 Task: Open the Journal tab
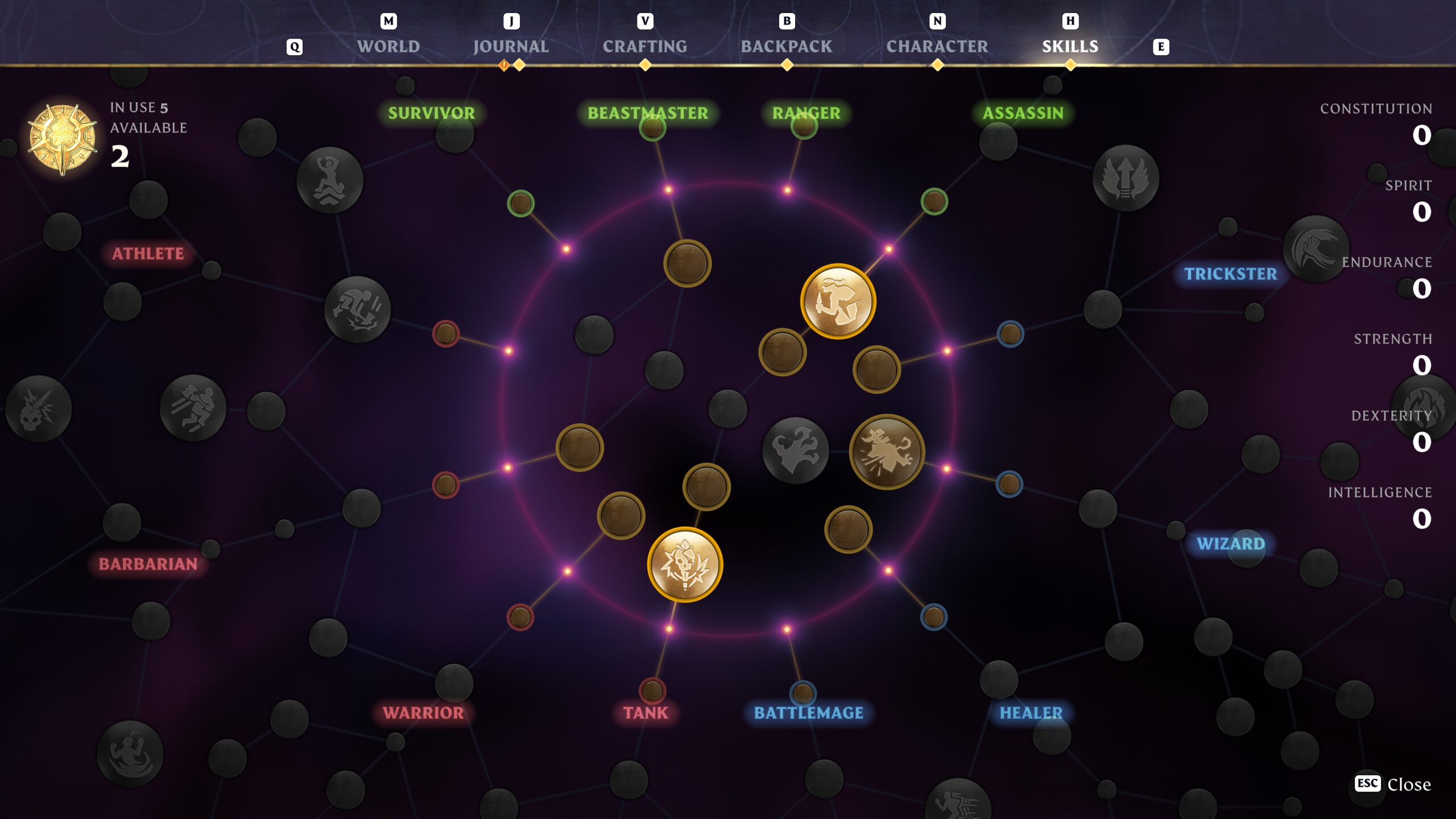(x=511, y=46)
